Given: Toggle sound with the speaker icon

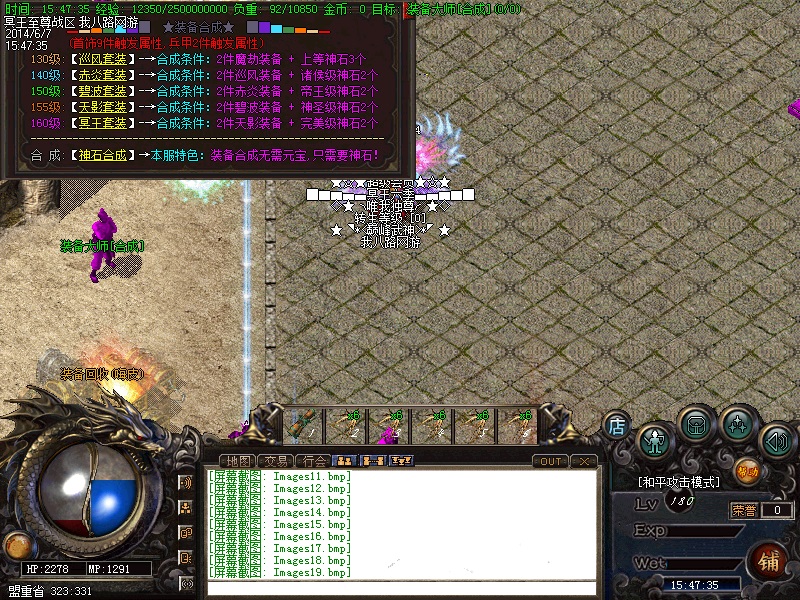Looking at the screenshot, I should tap(776, 439).
